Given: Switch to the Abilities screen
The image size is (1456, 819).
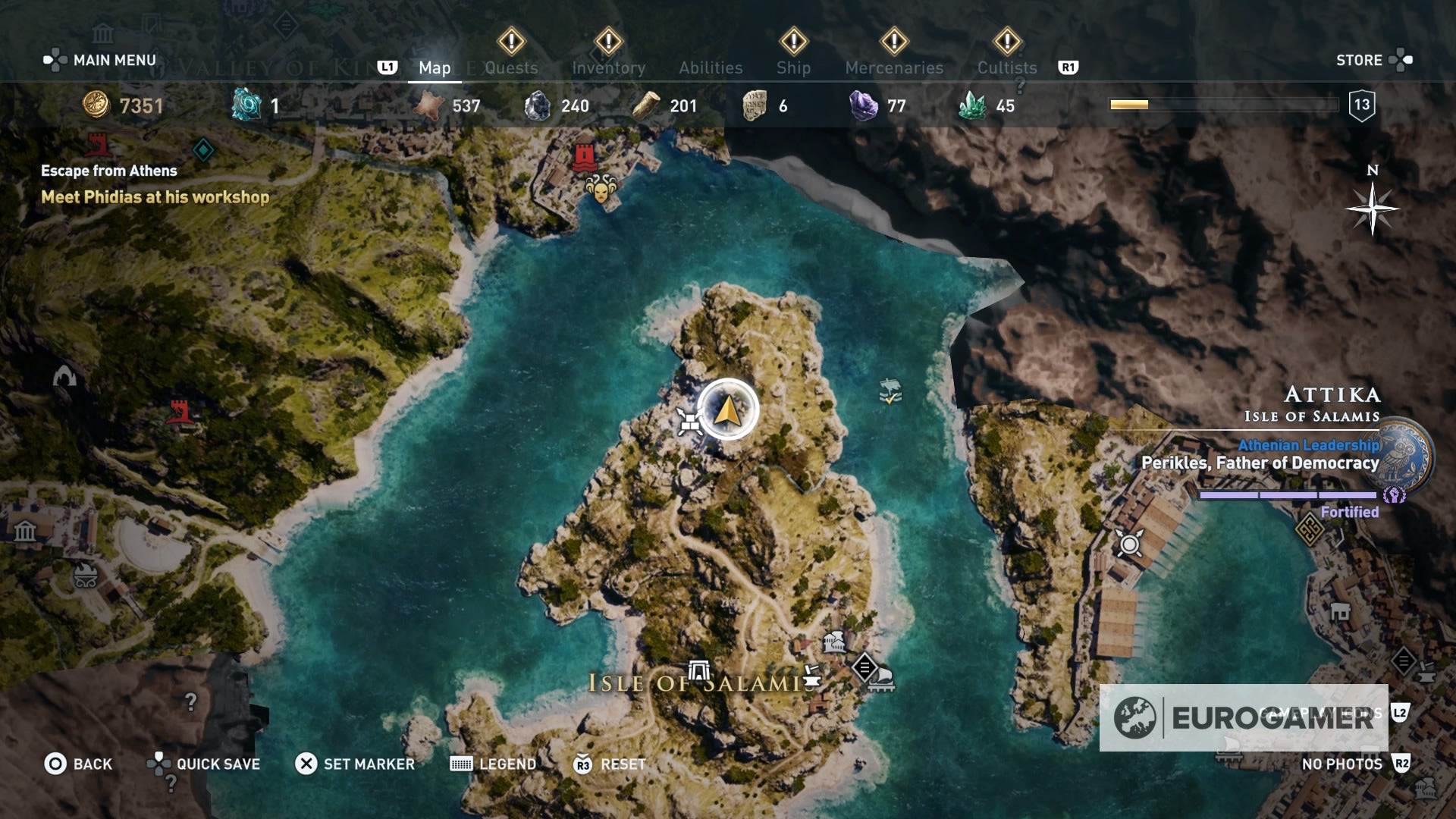Looking at the screenshot, I should 711,67.
